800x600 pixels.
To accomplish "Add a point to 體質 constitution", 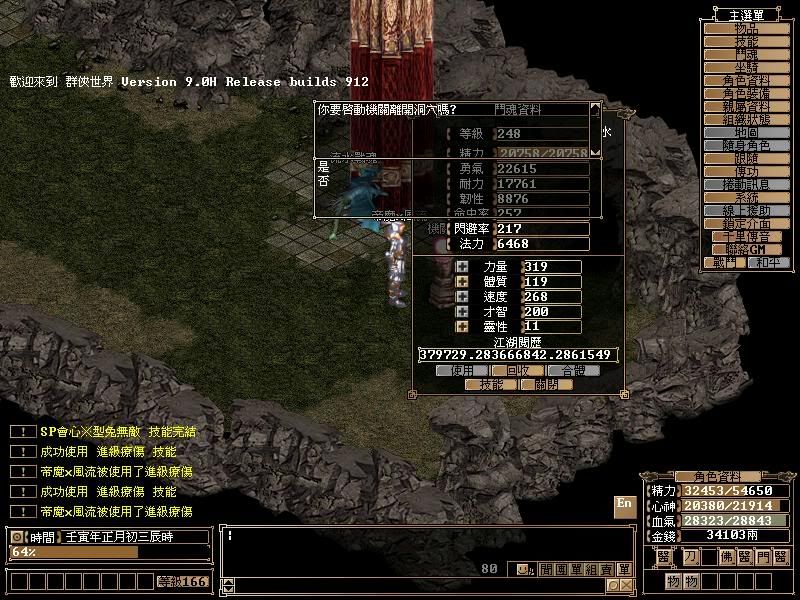I will pyautogui.click(x=462, y=282).
